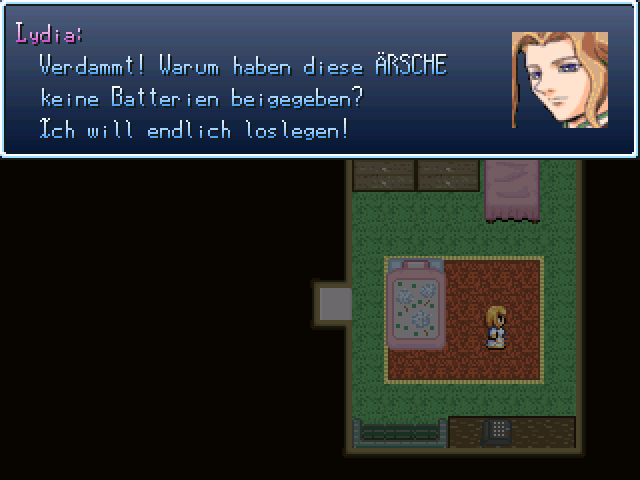Click Lydia's face portrait in the dialogue
This screenshot has height=480, width=640.
click(559, 80)
